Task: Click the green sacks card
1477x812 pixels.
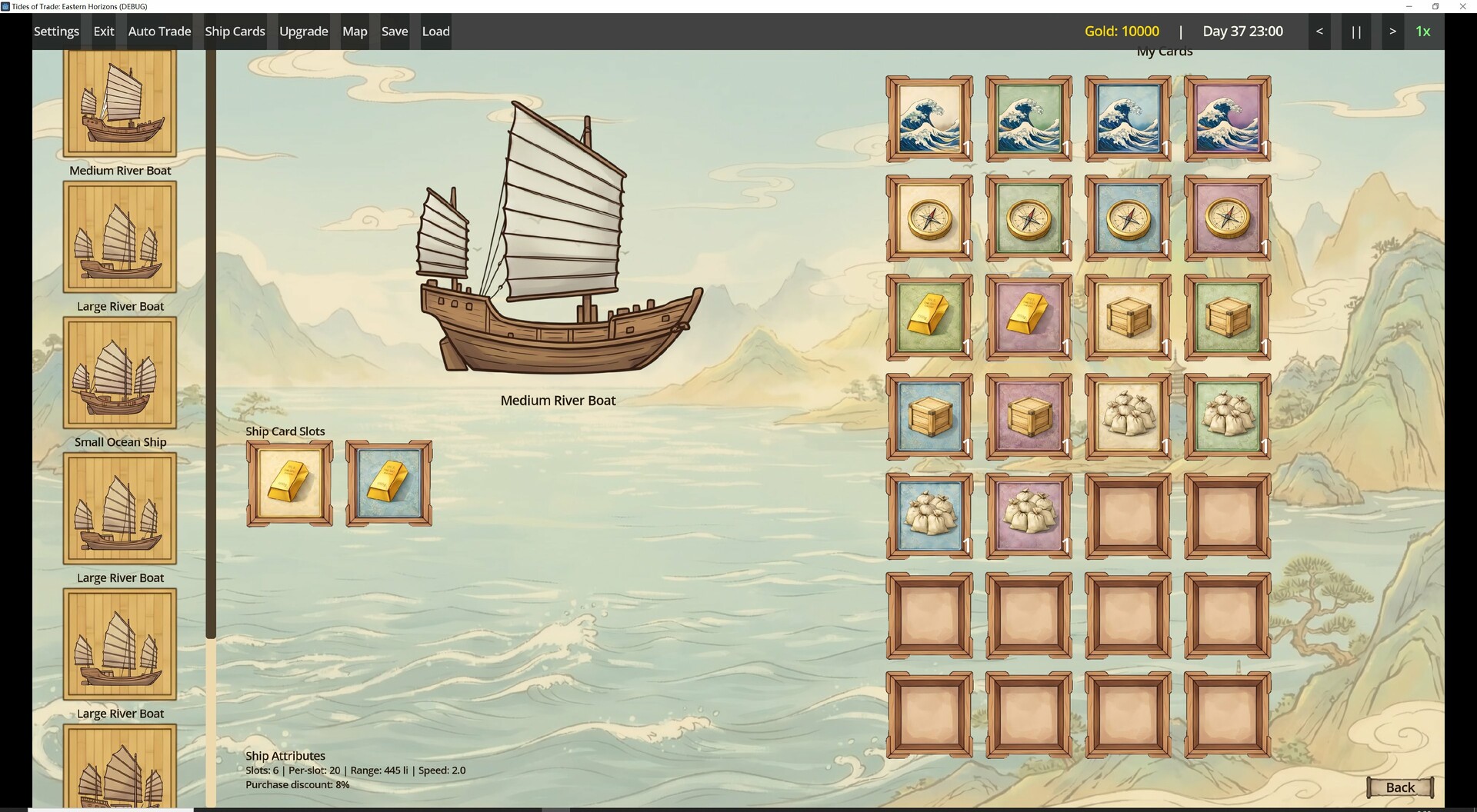Action: pos(1227,416)
